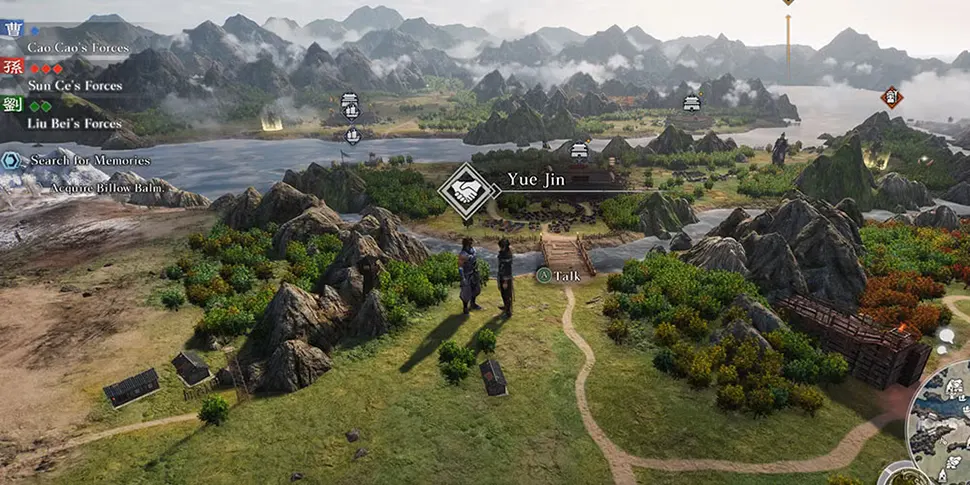The height and width of the screenshot is (485, 970).
Task: Select Liu Bei's Forces faction entry
Action: coord(74,123)
